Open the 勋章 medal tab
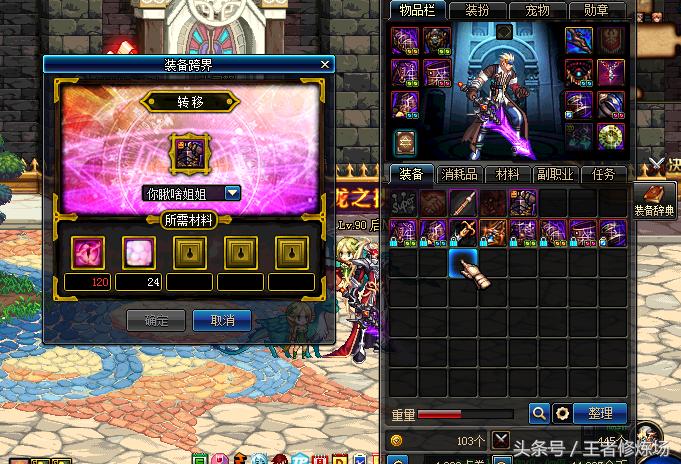 click(x=597, y=10)
